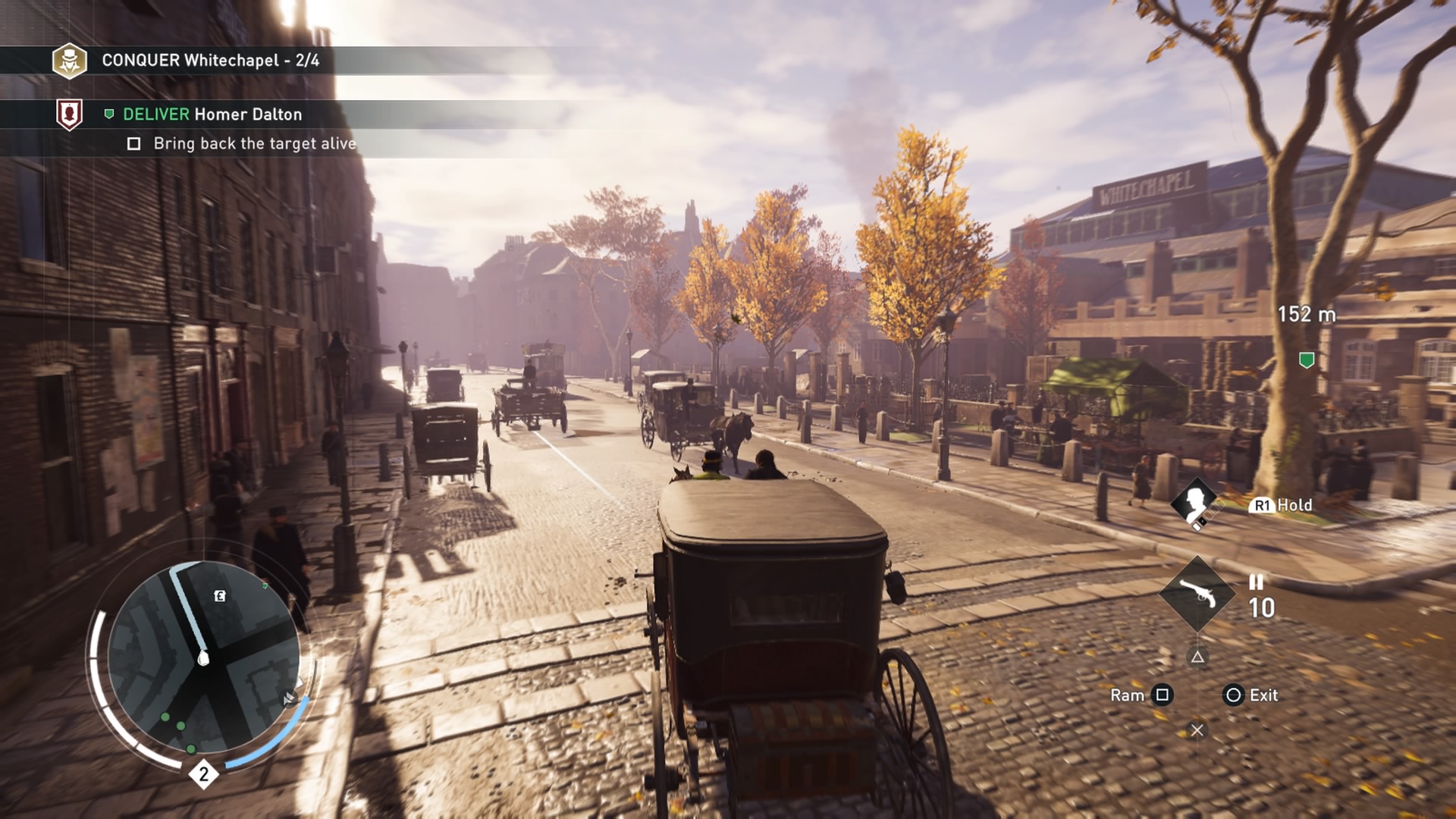
Task: Click the green shield waypoint marker
Action: point(1307,360)
